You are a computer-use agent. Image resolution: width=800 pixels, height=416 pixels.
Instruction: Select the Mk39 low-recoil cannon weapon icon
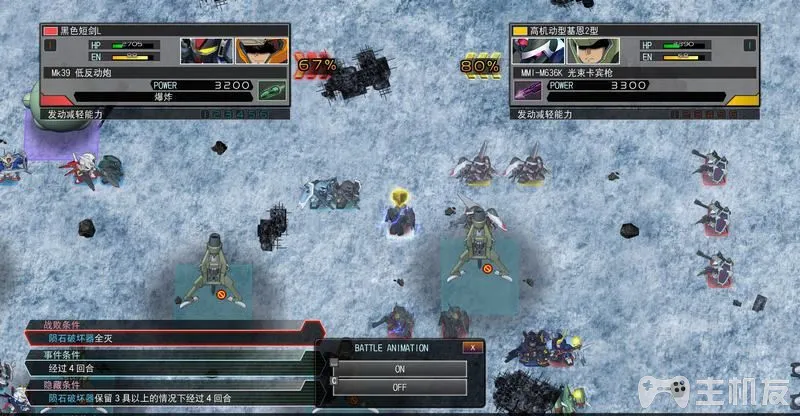point(270,90)
